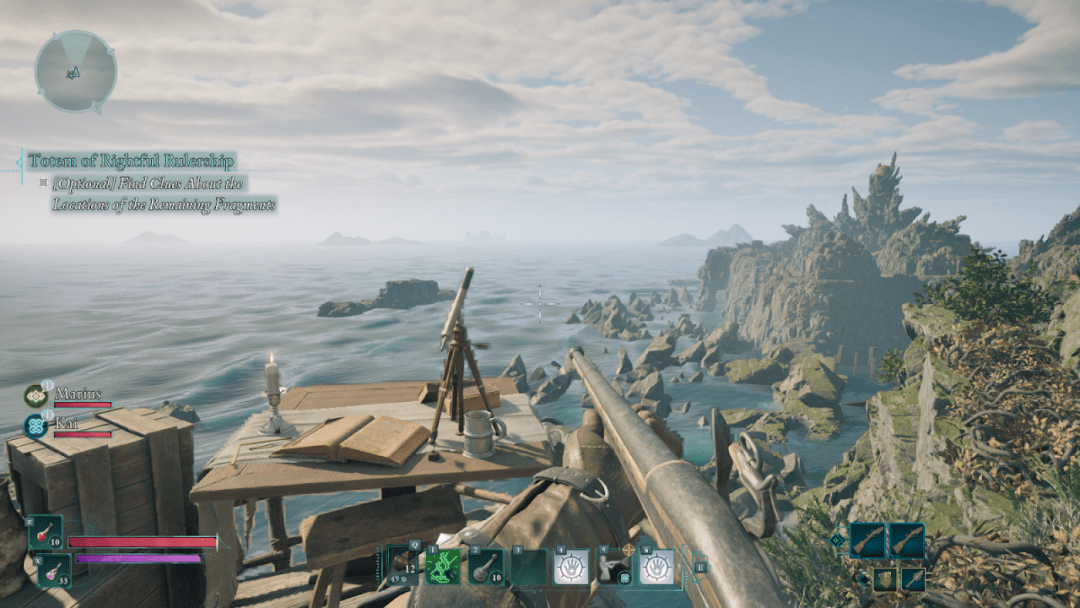
Task: Select the equipped shield slot
Action: [883, 579]
